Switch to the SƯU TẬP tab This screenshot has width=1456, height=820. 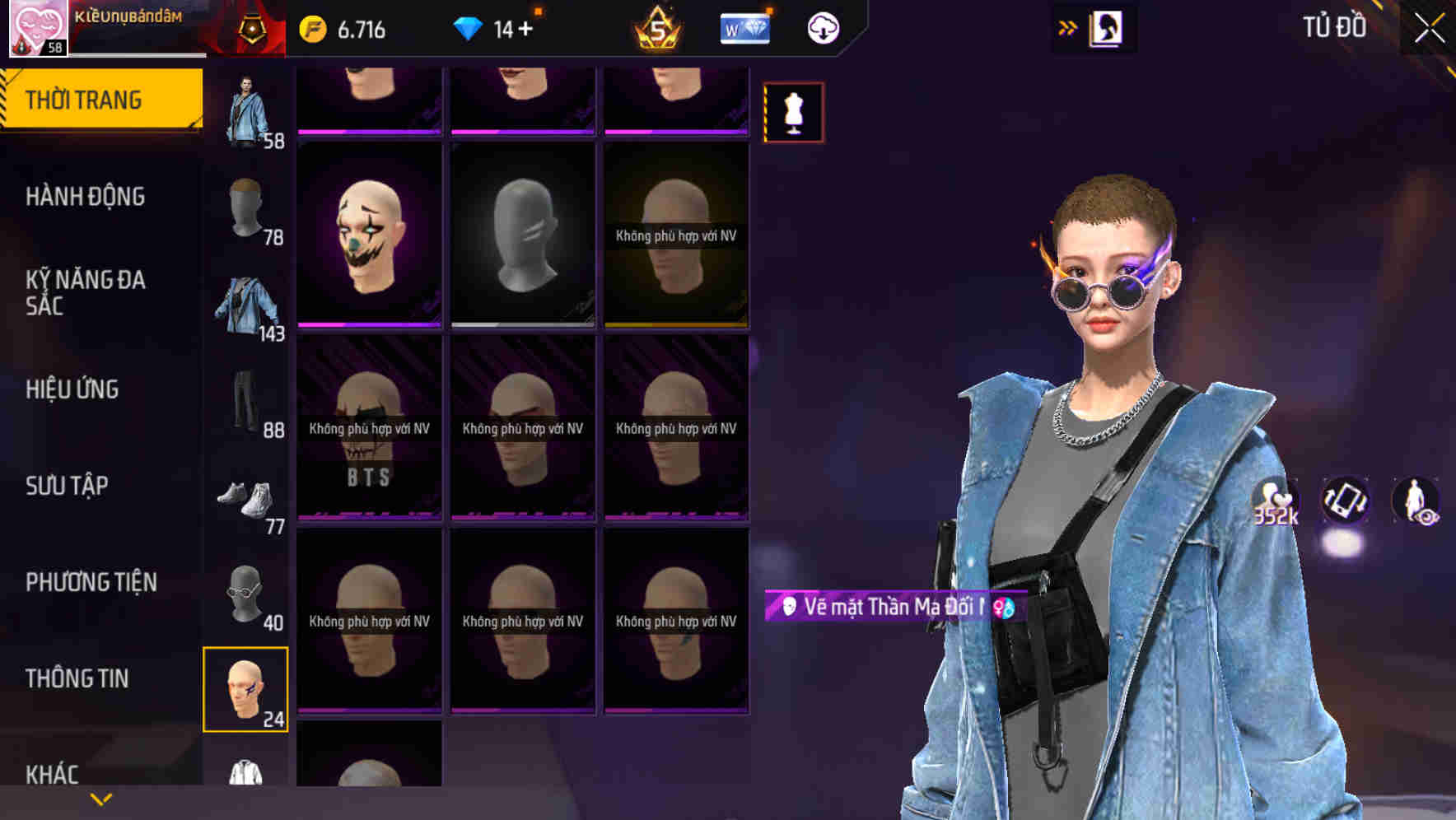[x=66, y=486]
